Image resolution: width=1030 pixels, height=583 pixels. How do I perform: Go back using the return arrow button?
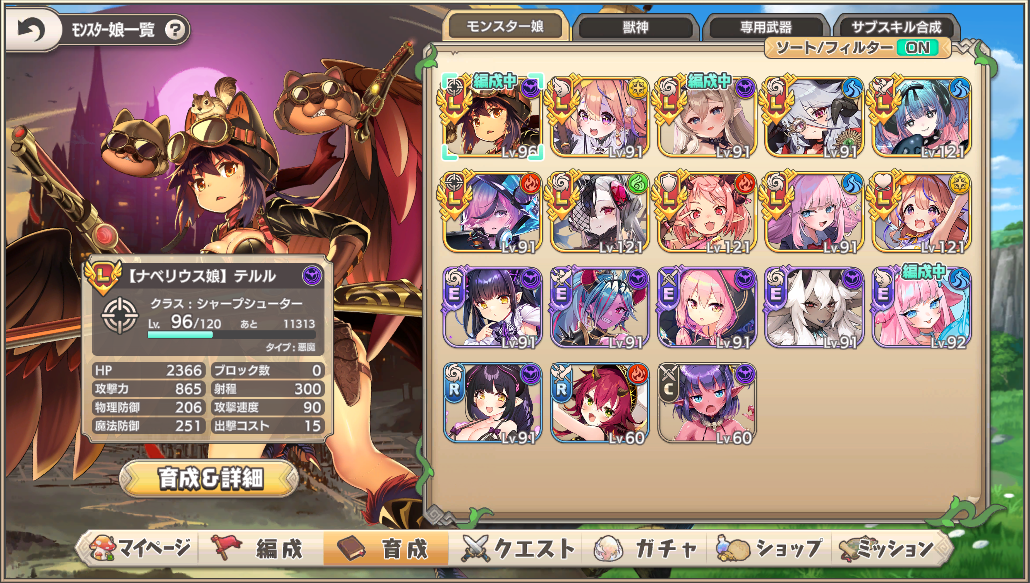click(32, 31)
